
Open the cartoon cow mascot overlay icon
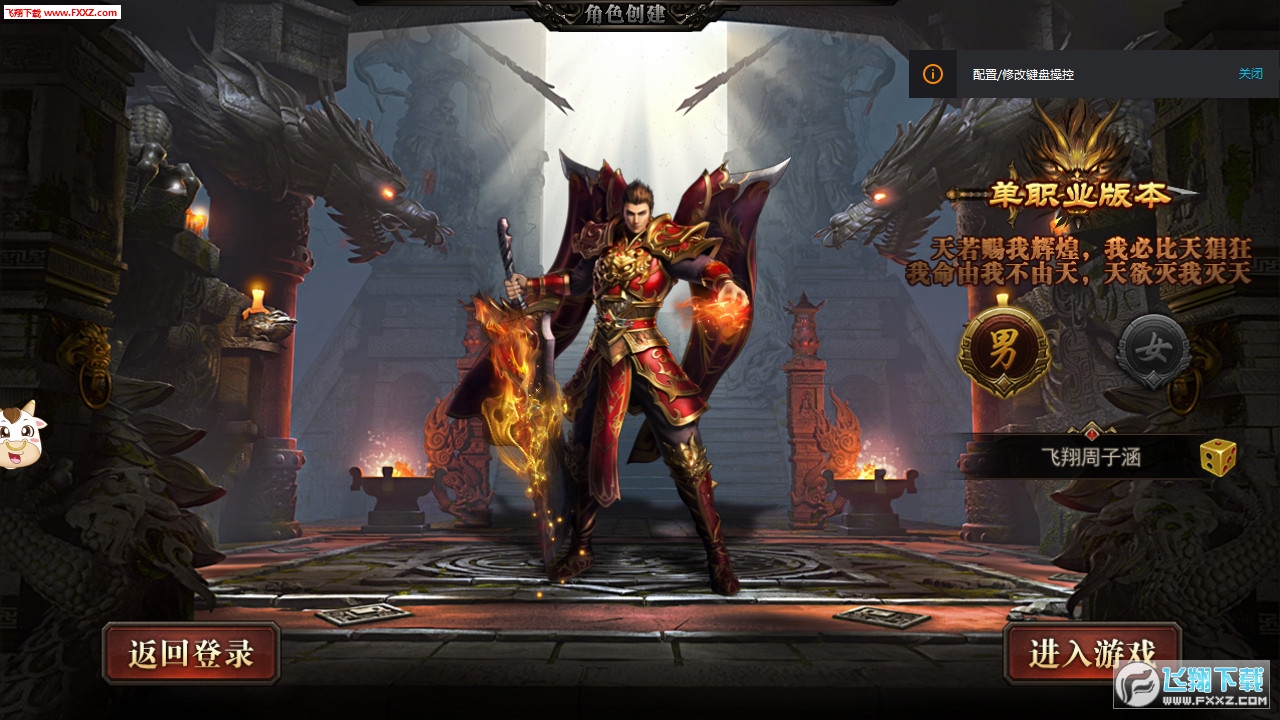(17, 435)
